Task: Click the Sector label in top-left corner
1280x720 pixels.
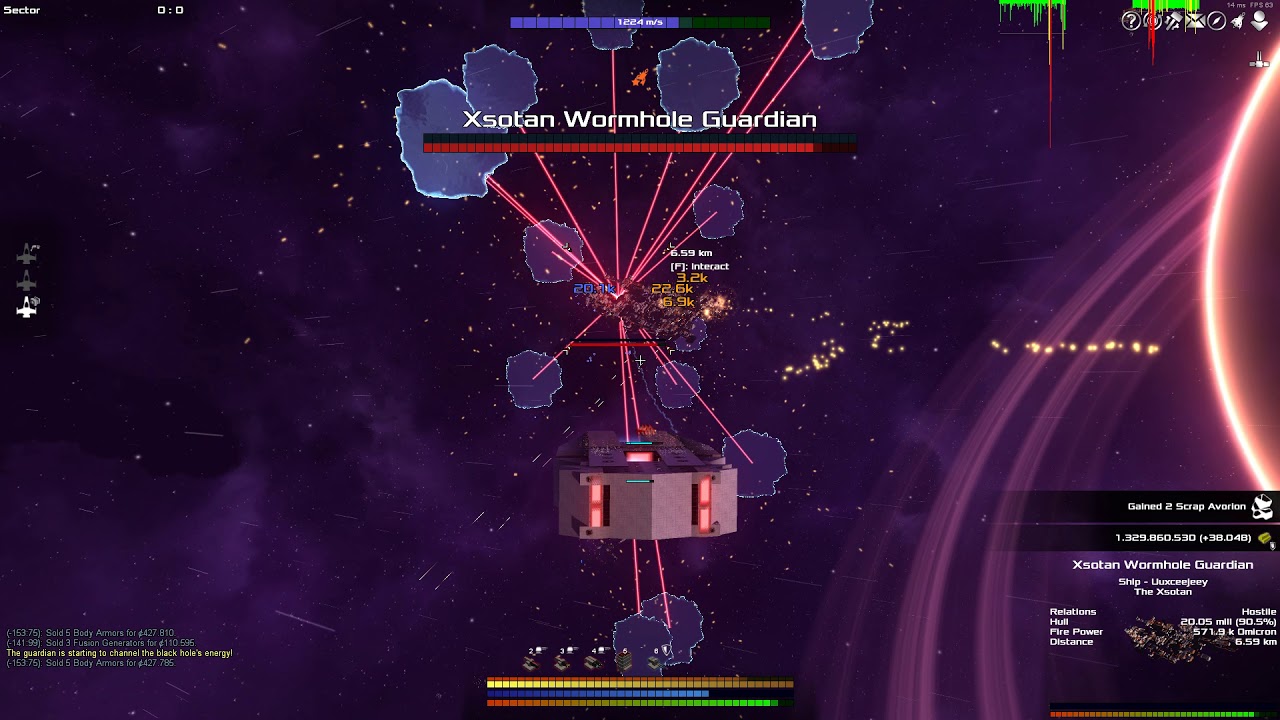Action: click(20, 10)
